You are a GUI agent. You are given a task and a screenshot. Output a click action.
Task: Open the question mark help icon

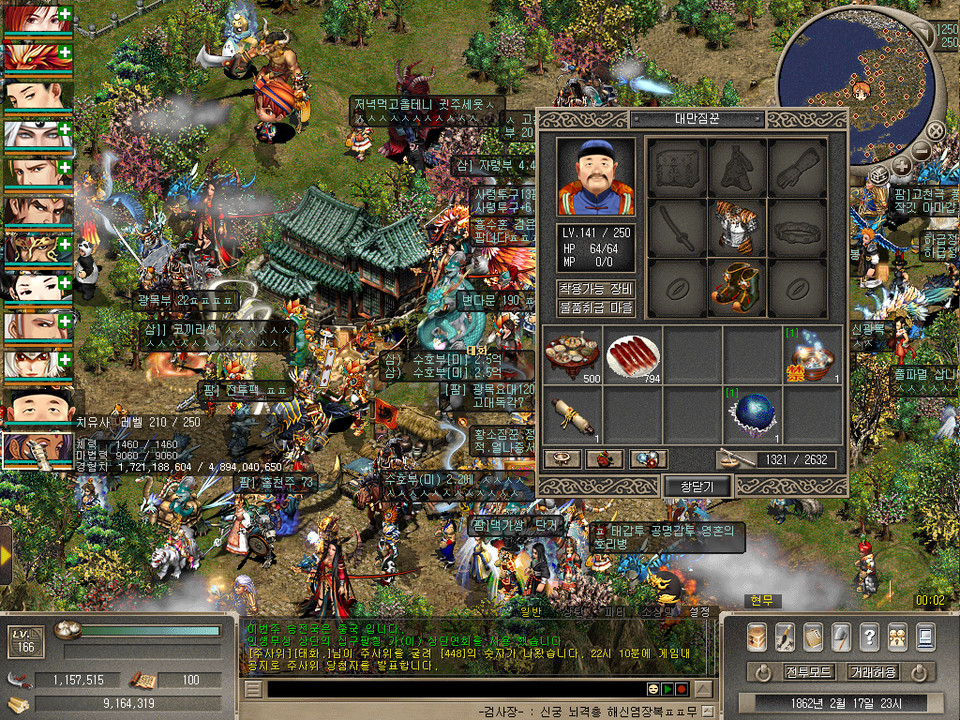tap(869, 636)
